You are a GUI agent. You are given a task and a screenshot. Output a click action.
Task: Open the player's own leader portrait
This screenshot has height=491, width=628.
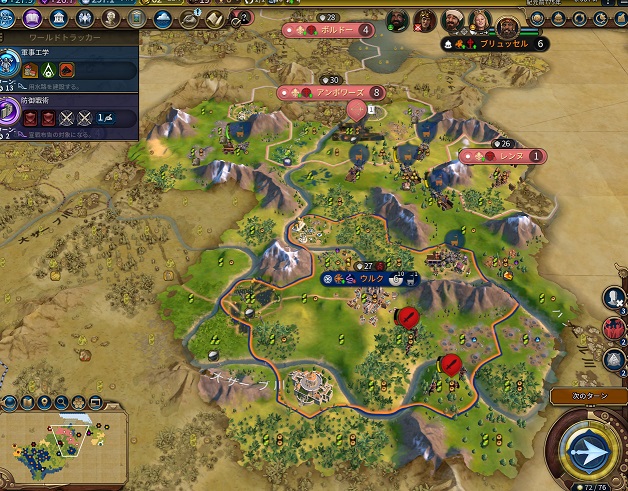tap(510, 26)
